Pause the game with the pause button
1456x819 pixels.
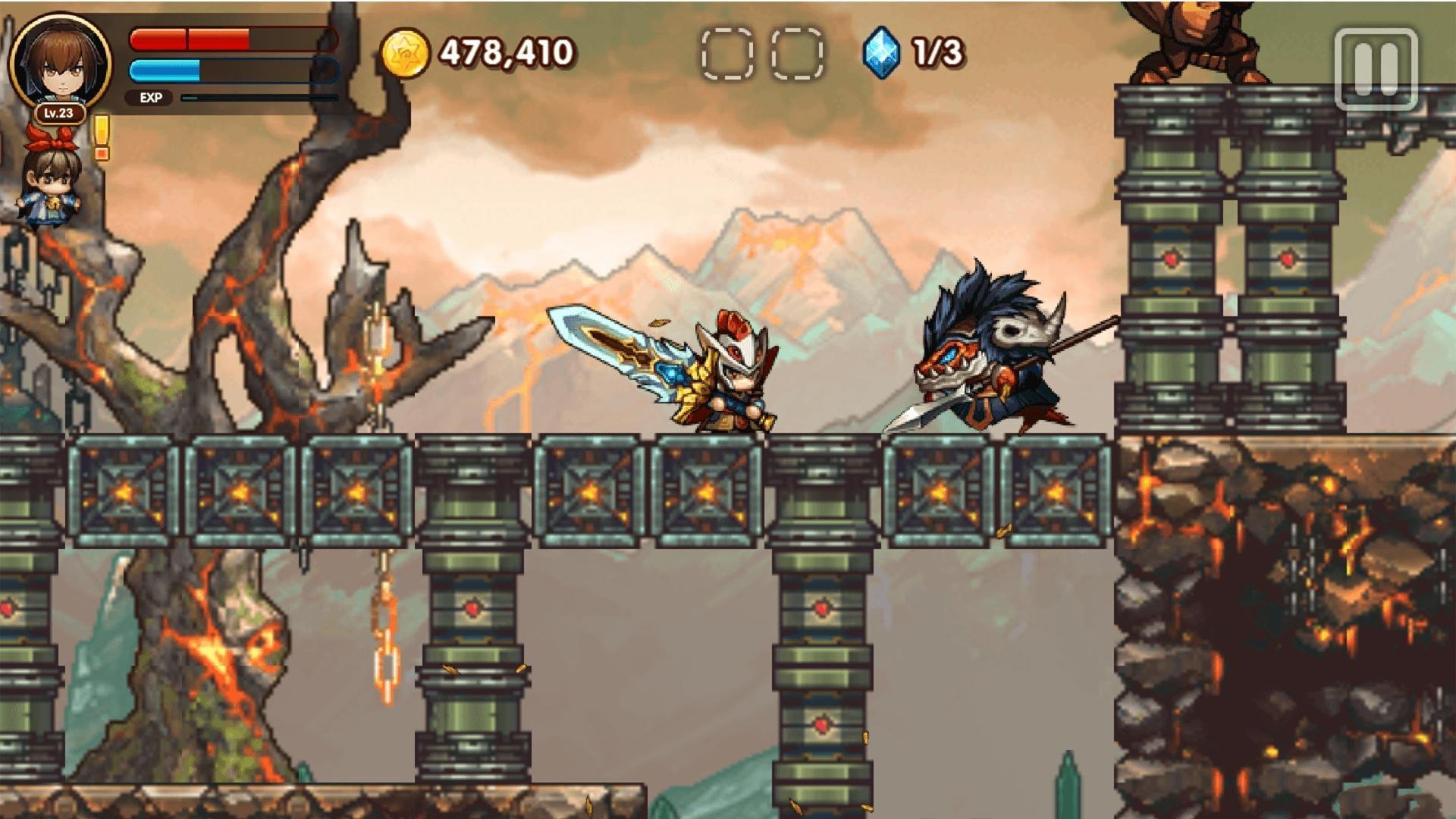(x=1375, y=69)
